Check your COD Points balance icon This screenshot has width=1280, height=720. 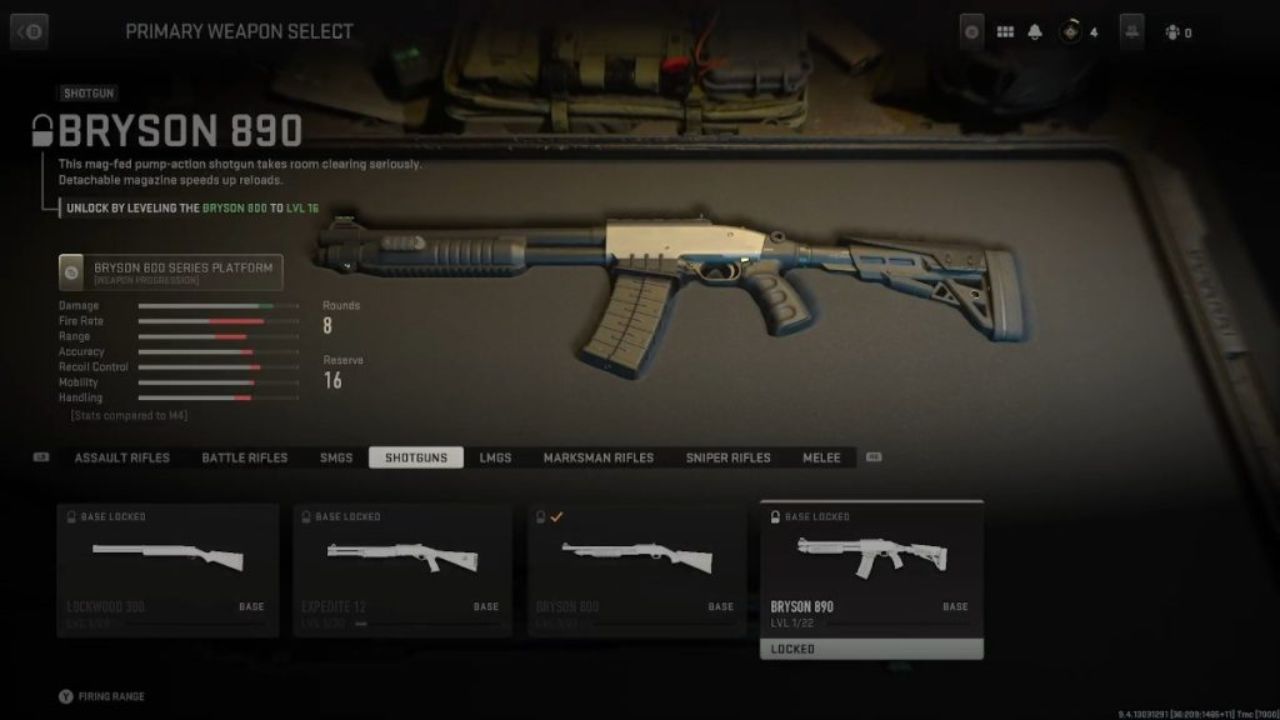[1068, 31]
